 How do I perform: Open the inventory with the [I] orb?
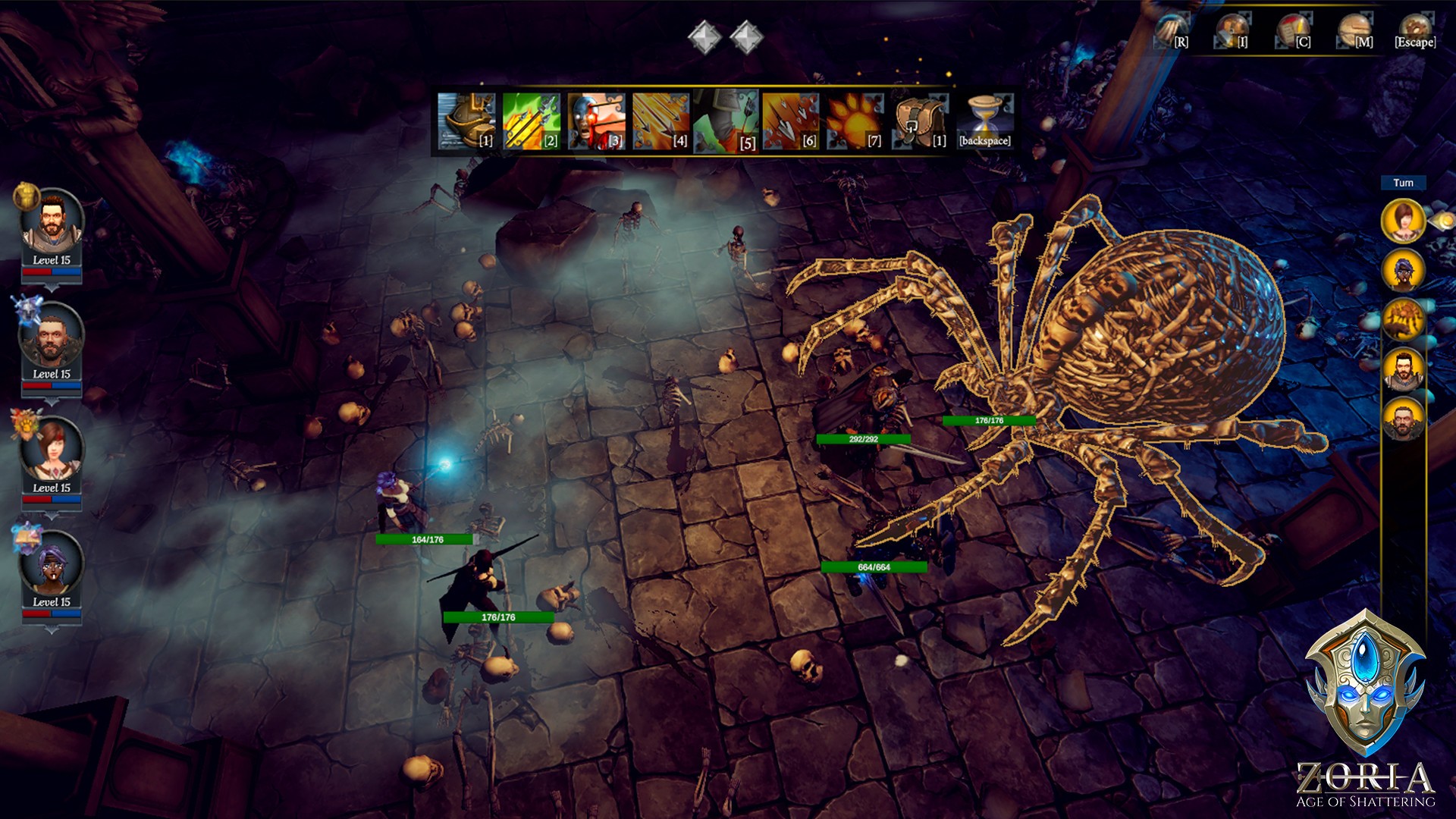pyautogui.click(x=1234, y=27)
